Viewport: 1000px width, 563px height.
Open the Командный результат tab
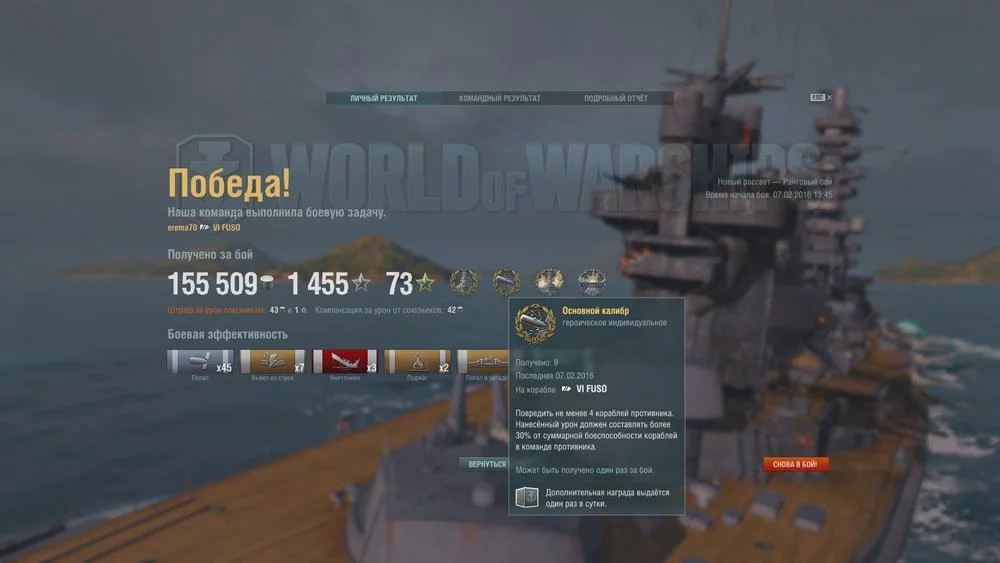click(x=499, y=99)
